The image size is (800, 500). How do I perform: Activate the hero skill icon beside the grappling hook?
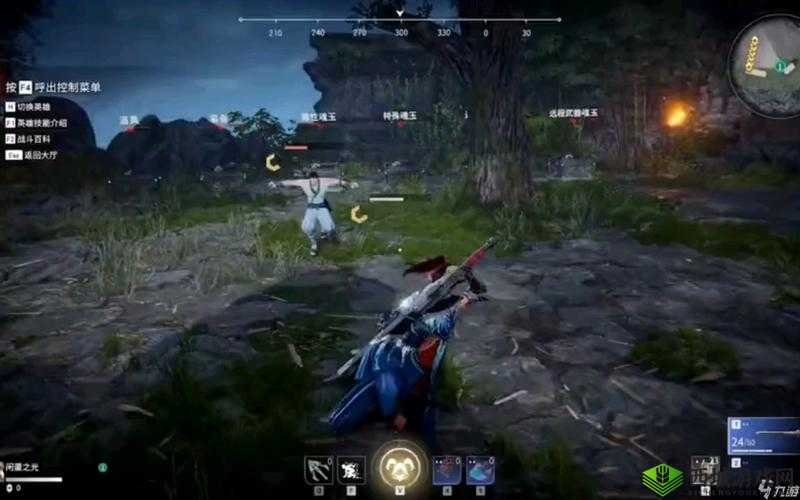[x=351, y=470]
